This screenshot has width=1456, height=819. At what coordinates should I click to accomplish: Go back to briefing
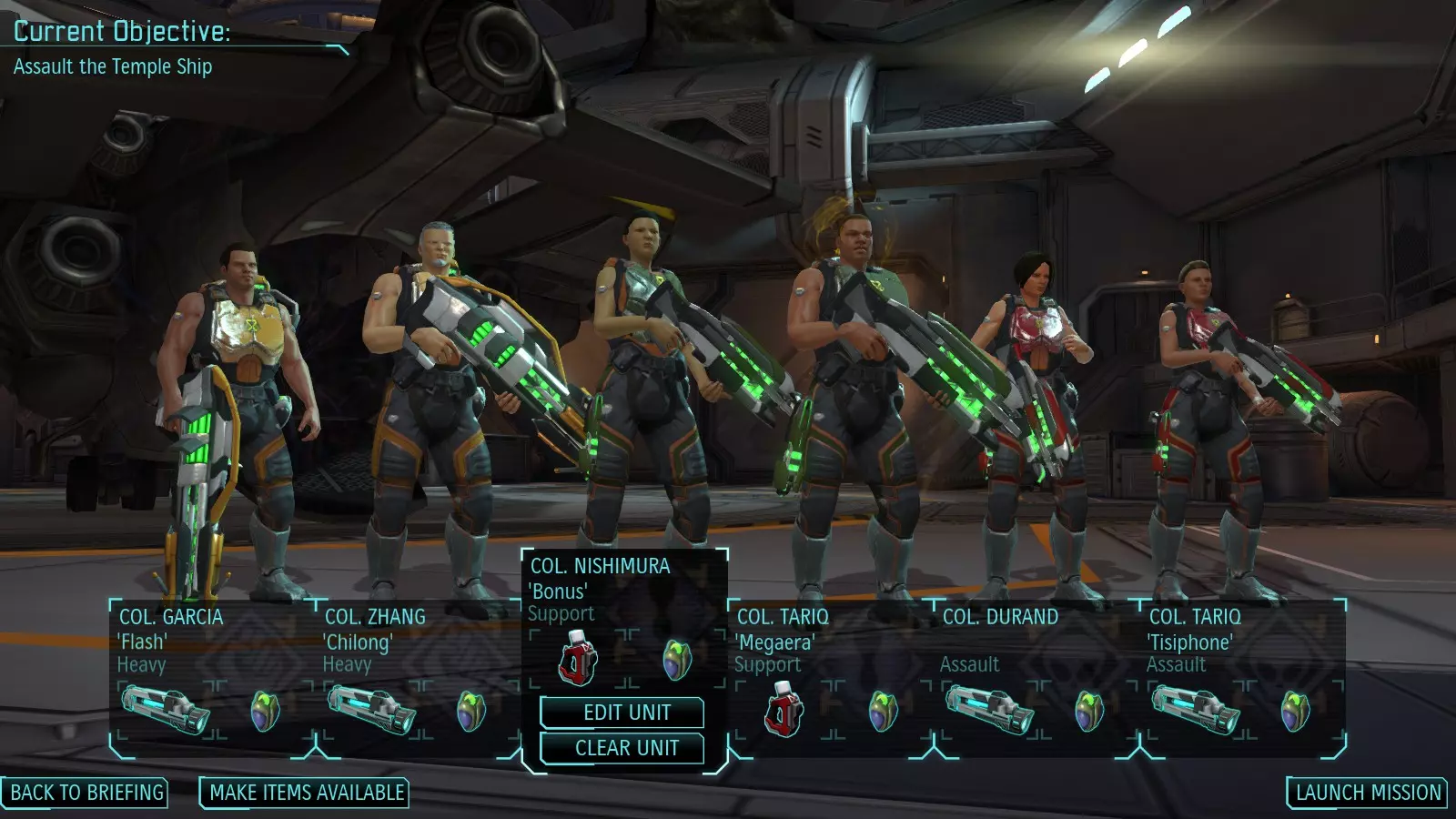click(86, 793)
